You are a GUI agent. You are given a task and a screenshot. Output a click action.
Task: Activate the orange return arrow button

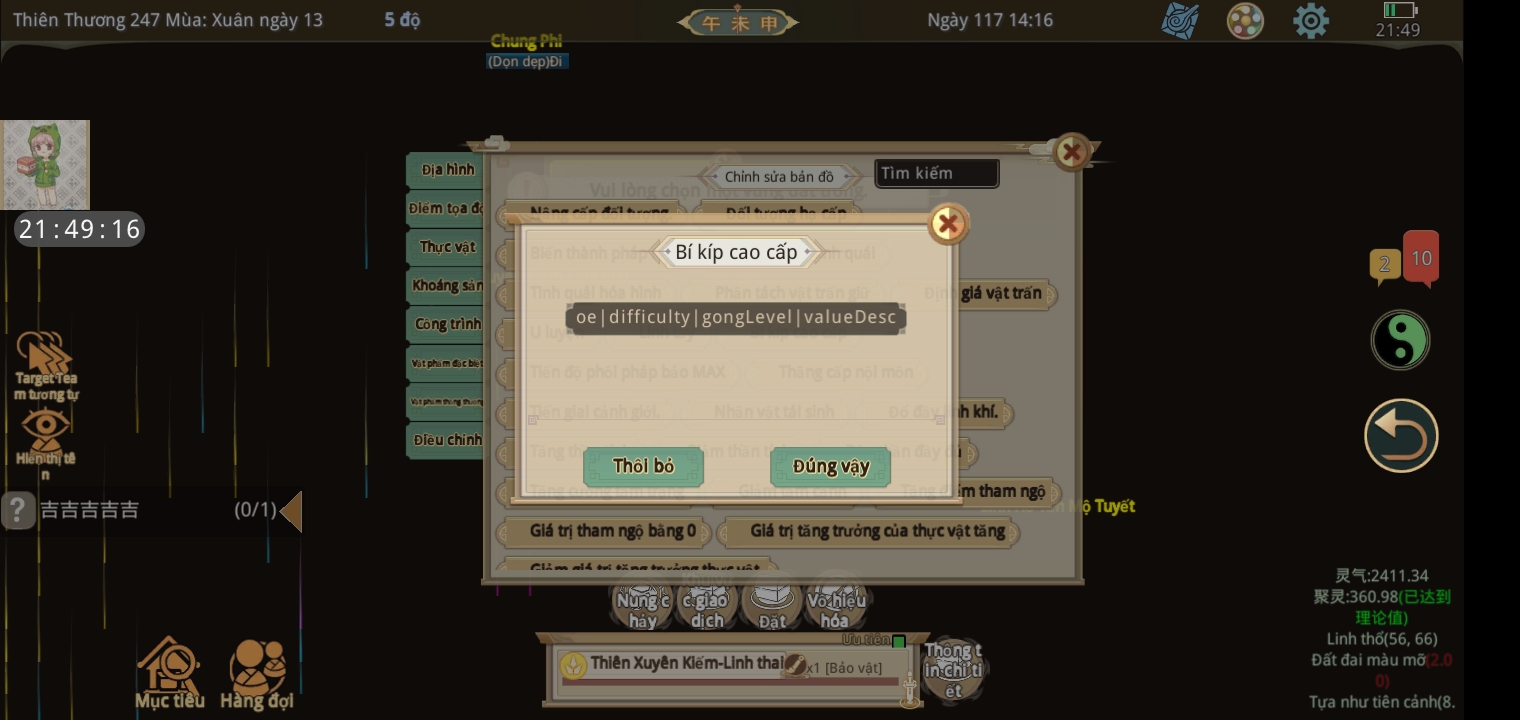pos(1401,436)
